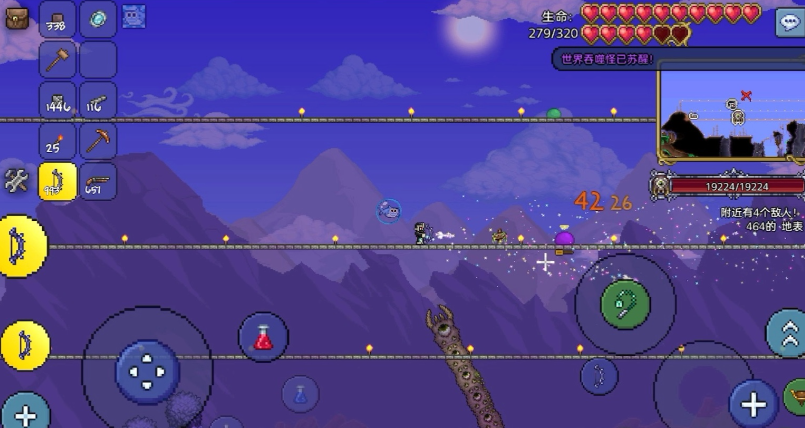Use the red healing potion quick button
The height and width of the screenshot is (428, 805).
[263, 337]
